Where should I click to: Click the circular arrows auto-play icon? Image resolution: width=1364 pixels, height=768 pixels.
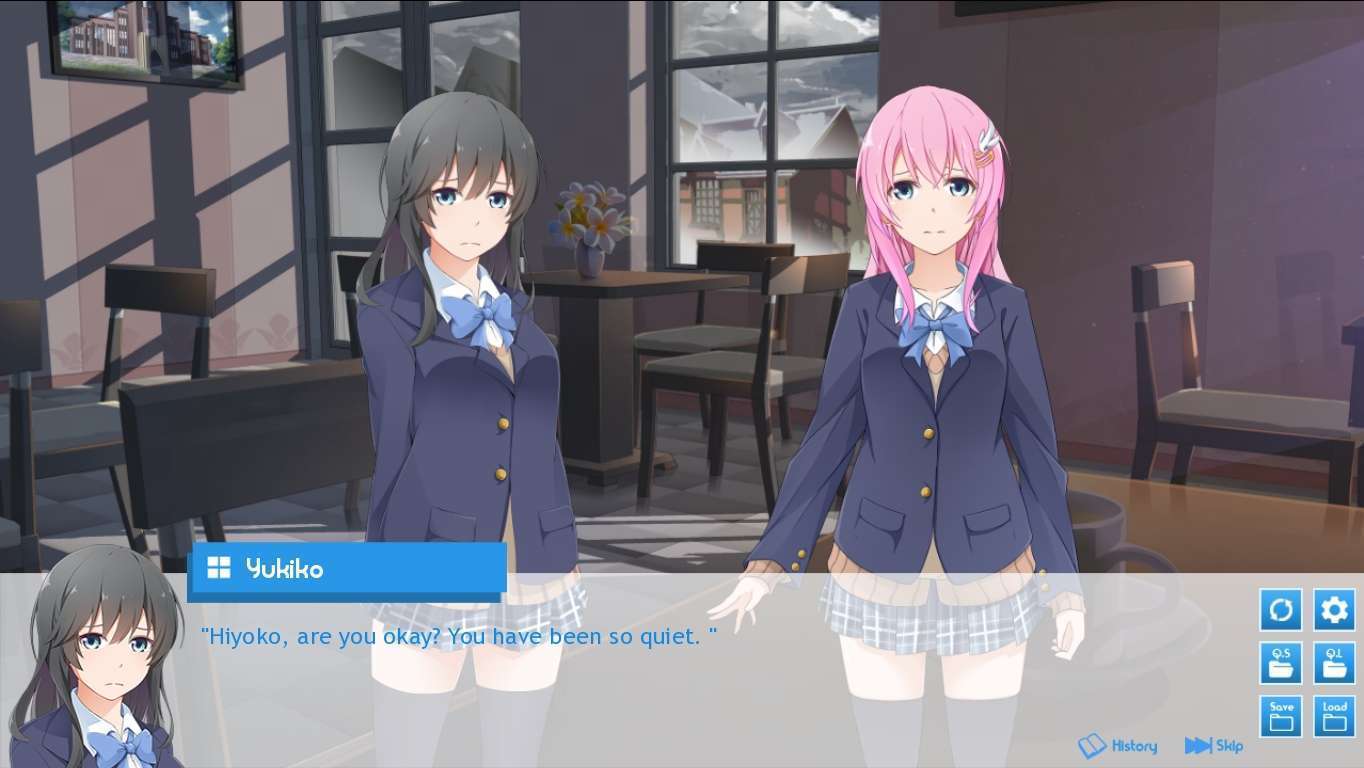1281,610
